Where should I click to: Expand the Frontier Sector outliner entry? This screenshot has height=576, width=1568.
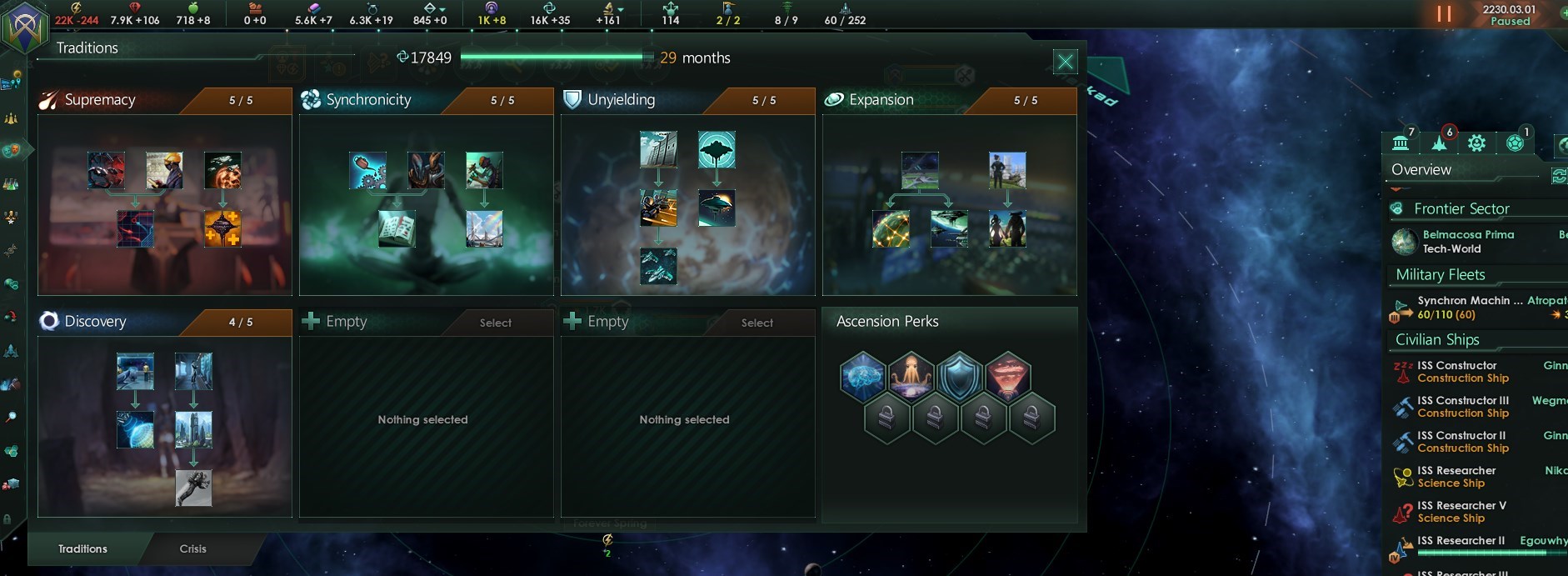1461,208
